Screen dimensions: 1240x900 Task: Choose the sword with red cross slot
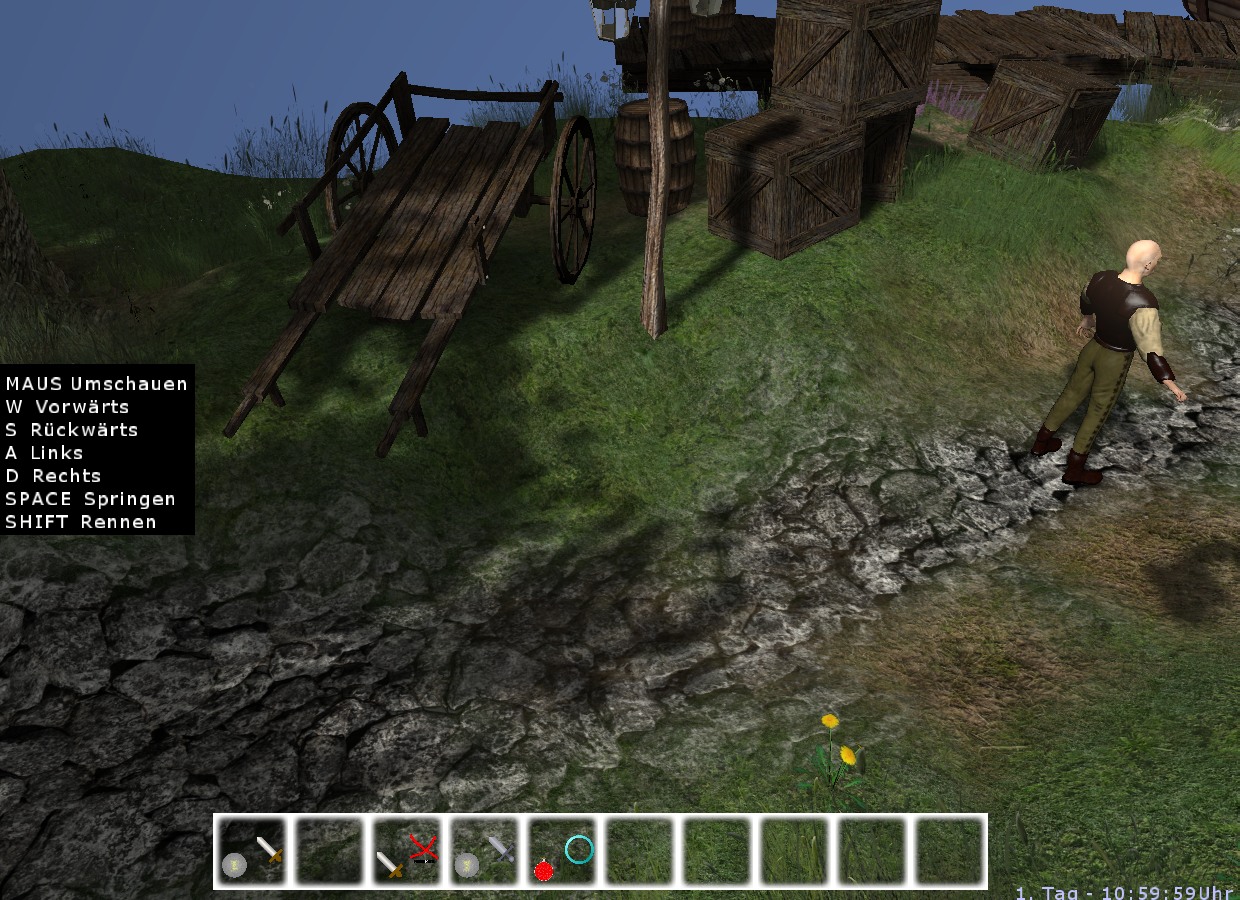click(x=407, y=851)
